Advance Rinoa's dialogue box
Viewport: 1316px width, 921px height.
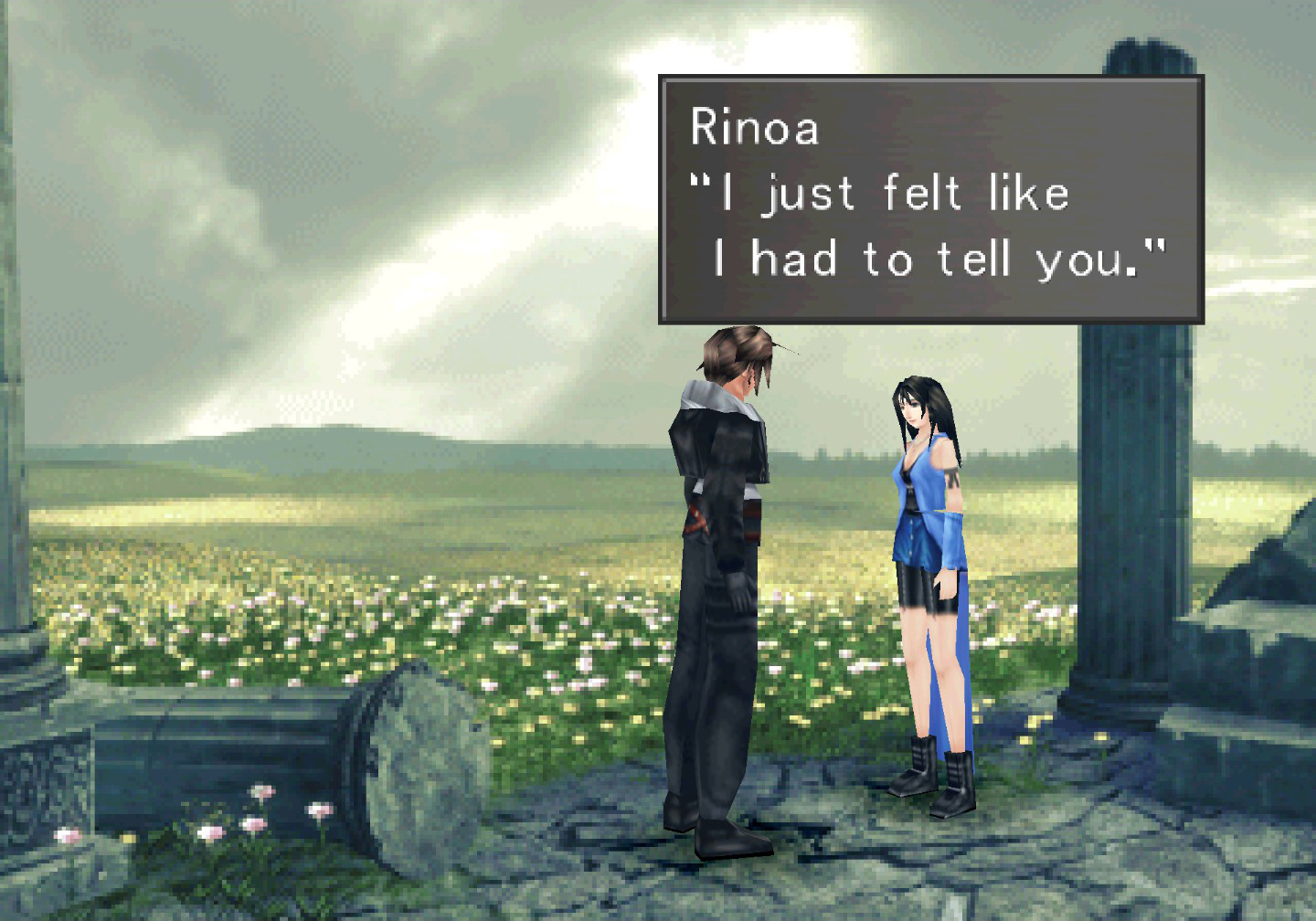[x=930, y=199]
